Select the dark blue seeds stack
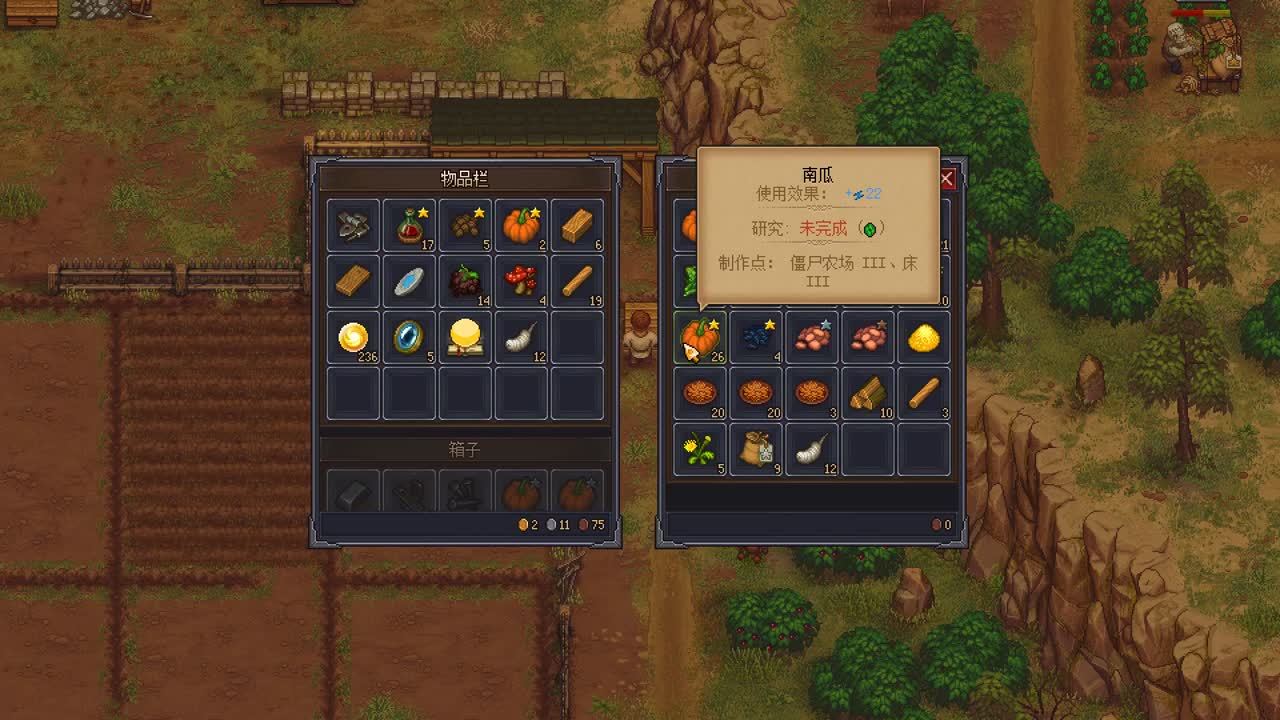This screenshot has width=1280, height=720. point(756,337)
